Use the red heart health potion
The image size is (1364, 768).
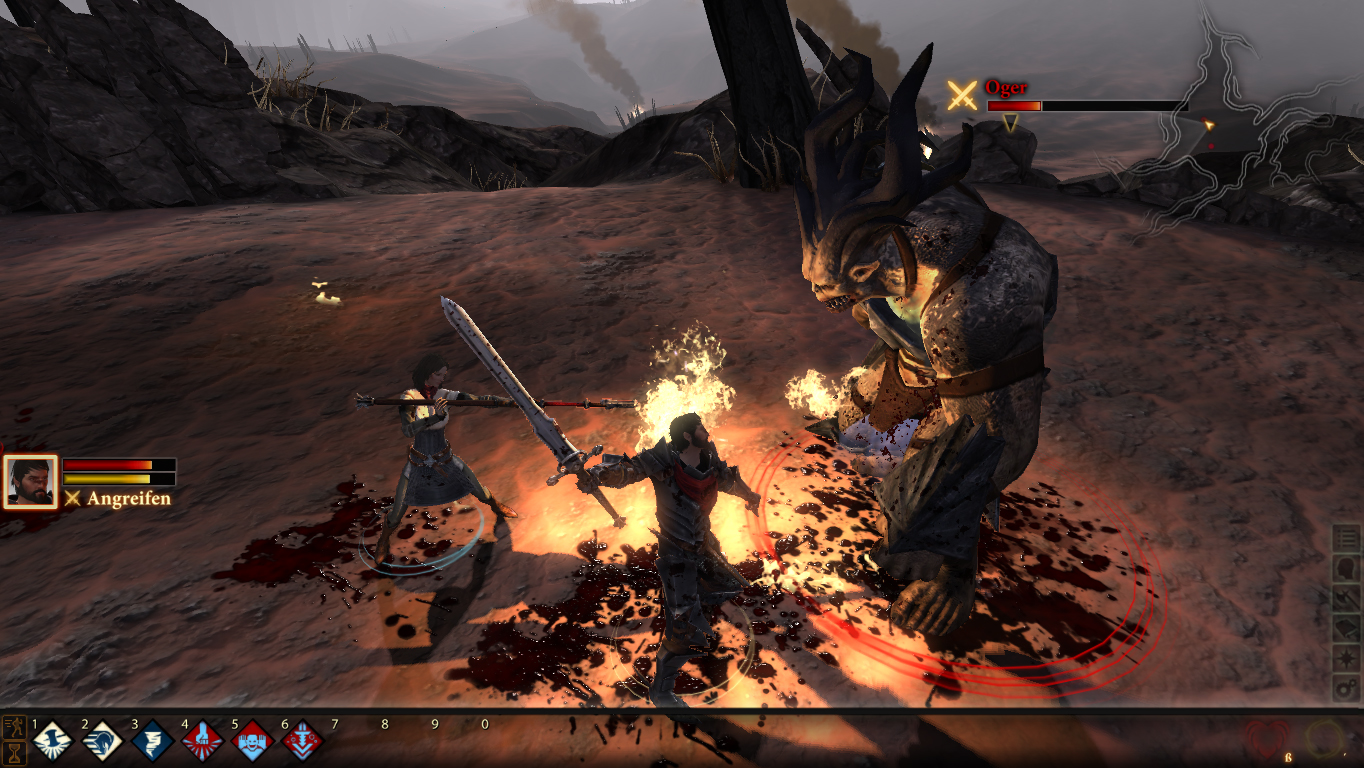click(1267, 740)
